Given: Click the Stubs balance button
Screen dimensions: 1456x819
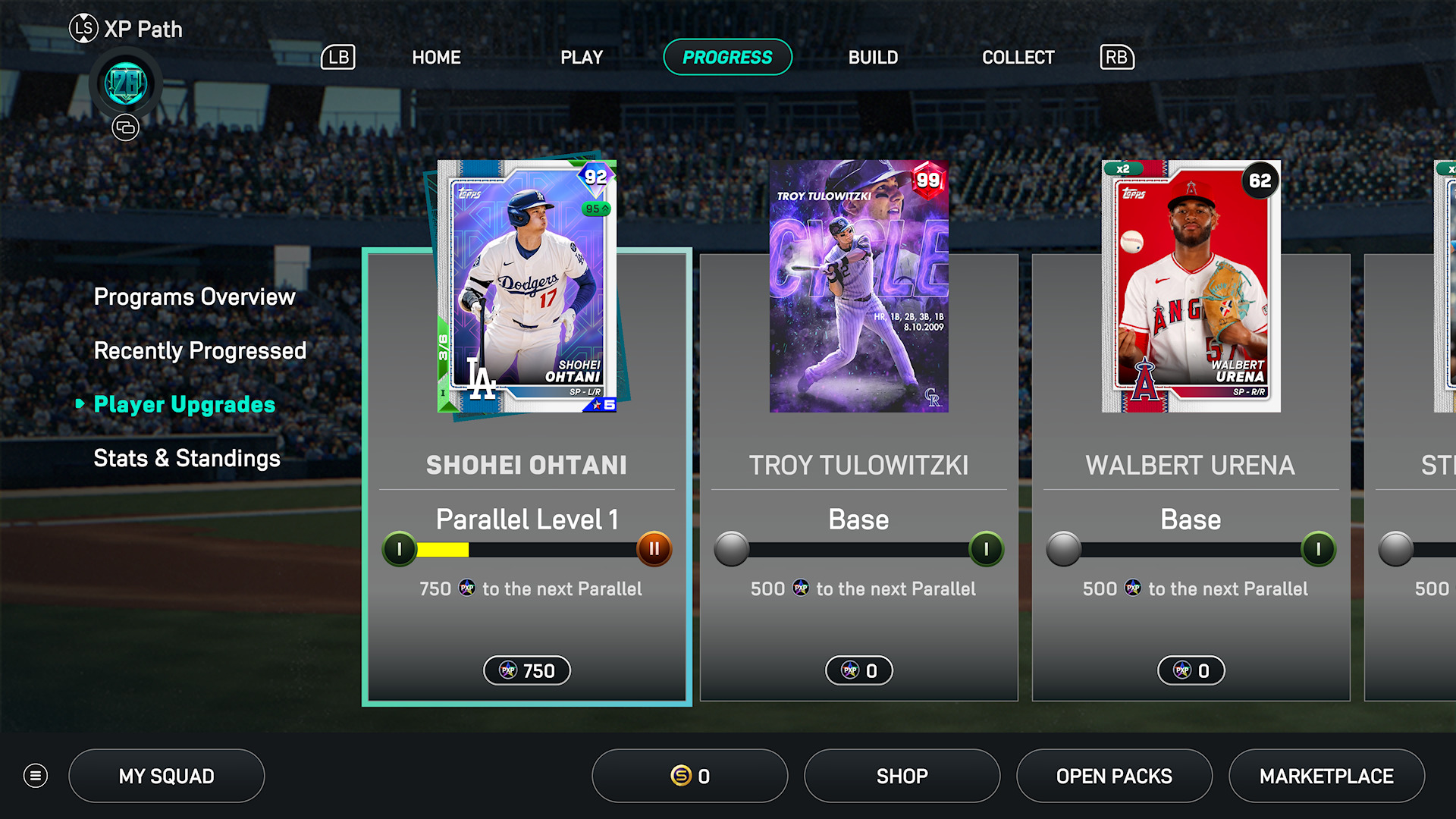Looking at the screenshot, I should coord(689,776).
